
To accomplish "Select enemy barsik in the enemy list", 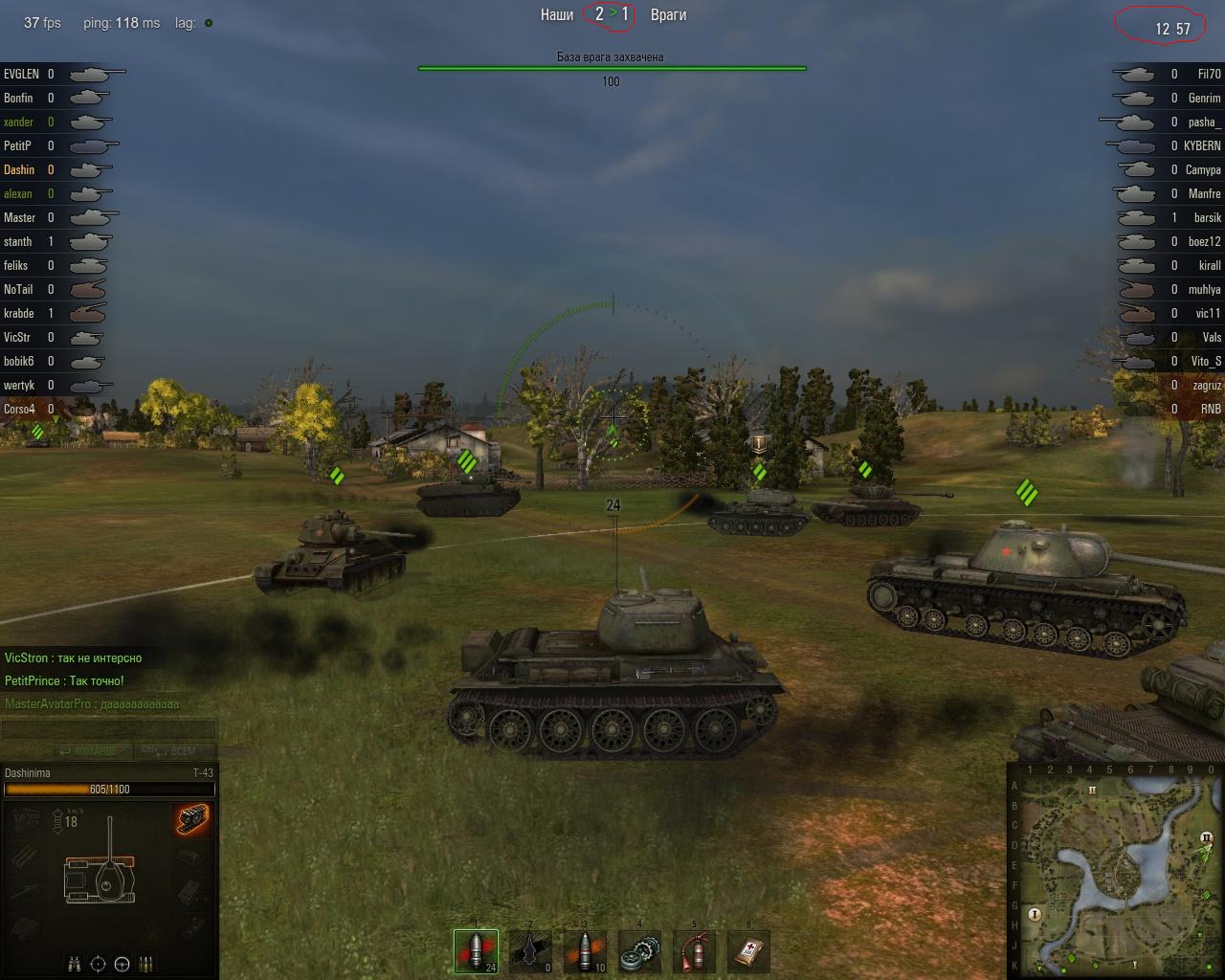I will [1207, 218].
